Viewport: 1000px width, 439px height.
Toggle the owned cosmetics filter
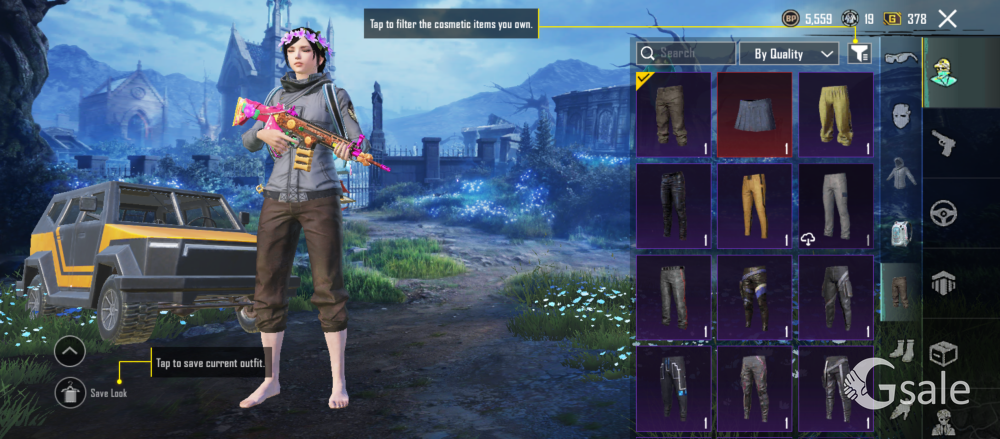click(859, 53)
